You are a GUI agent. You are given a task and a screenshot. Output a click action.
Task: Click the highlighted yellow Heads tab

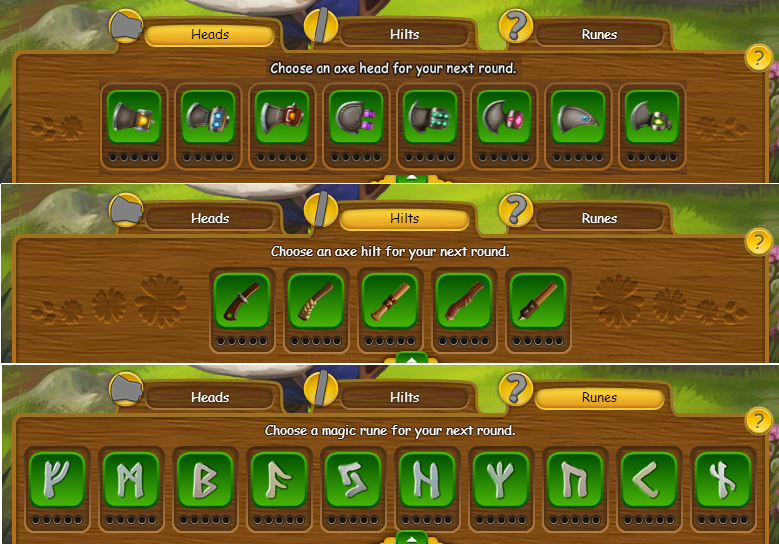(x=210, y=35)
